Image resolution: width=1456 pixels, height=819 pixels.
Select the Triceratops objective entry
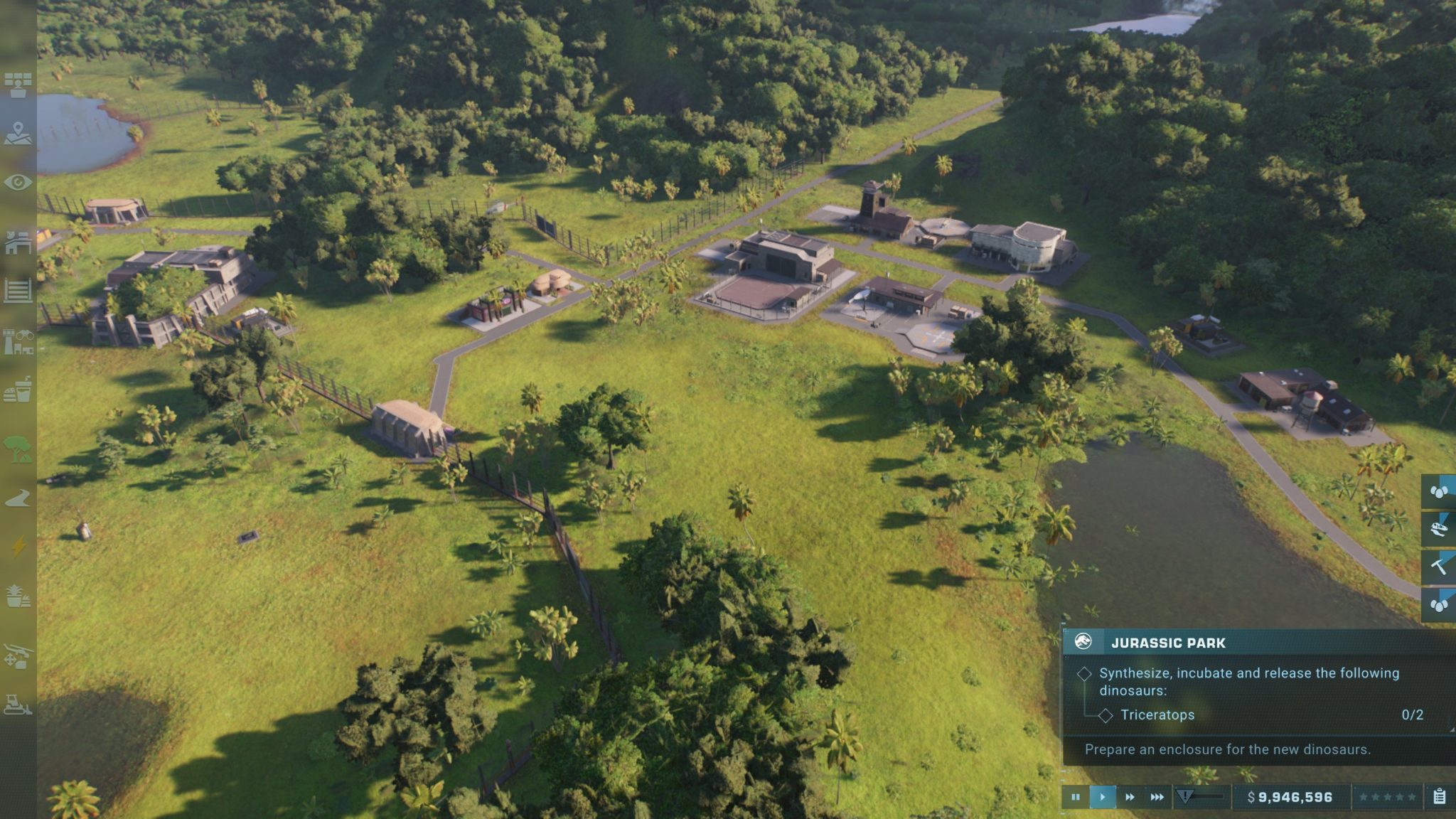pyautogui.click(x=1157, y=715)
